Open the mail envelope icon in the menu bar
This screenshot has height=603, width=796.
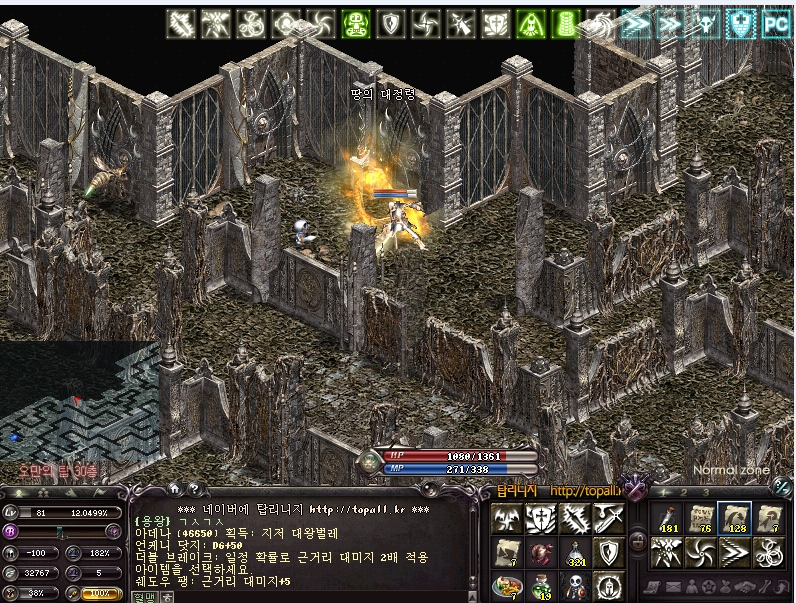673,586
